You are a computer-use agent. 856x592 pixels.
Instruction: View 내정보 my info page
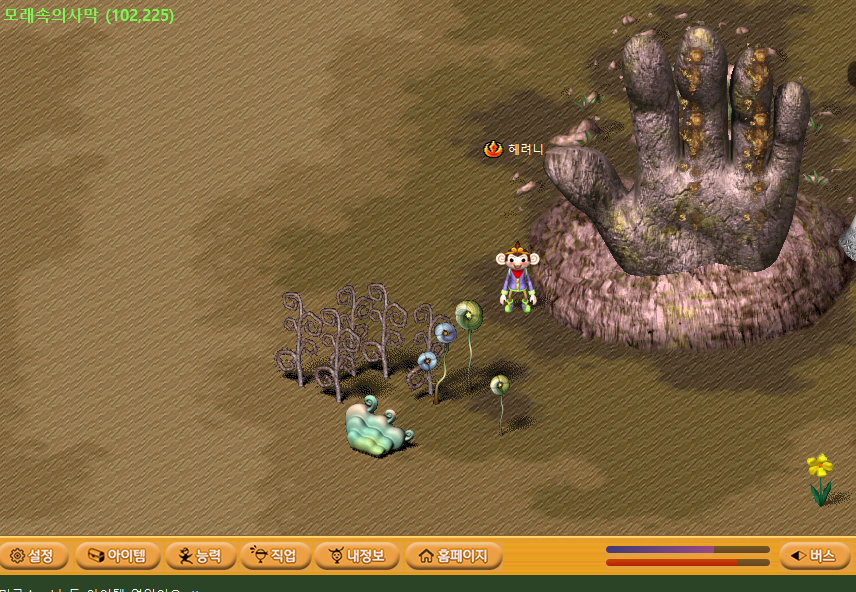click(x=357, y=556)
